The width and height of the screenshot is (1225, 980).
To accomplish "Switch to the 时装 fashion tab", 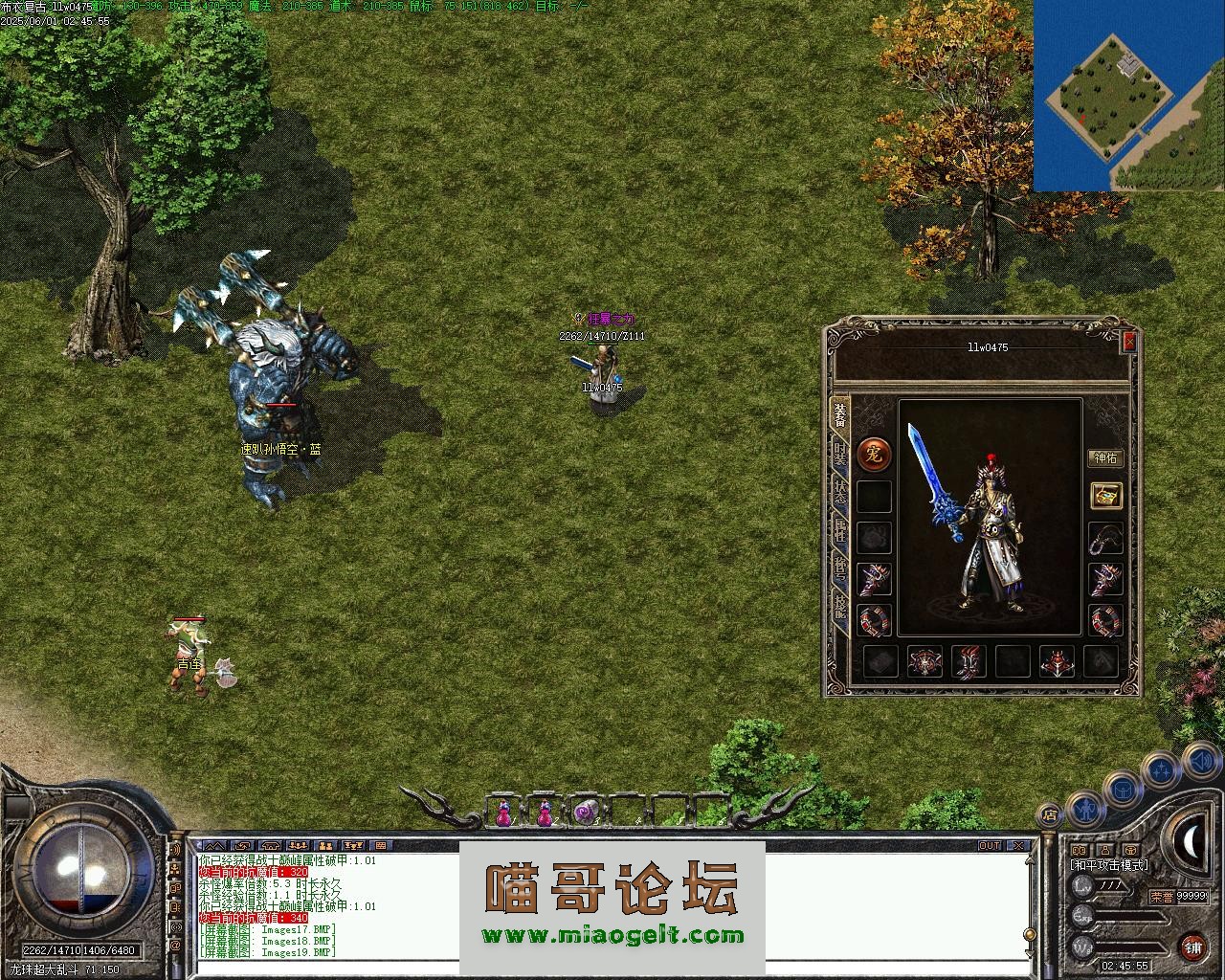I will point(839,454).
